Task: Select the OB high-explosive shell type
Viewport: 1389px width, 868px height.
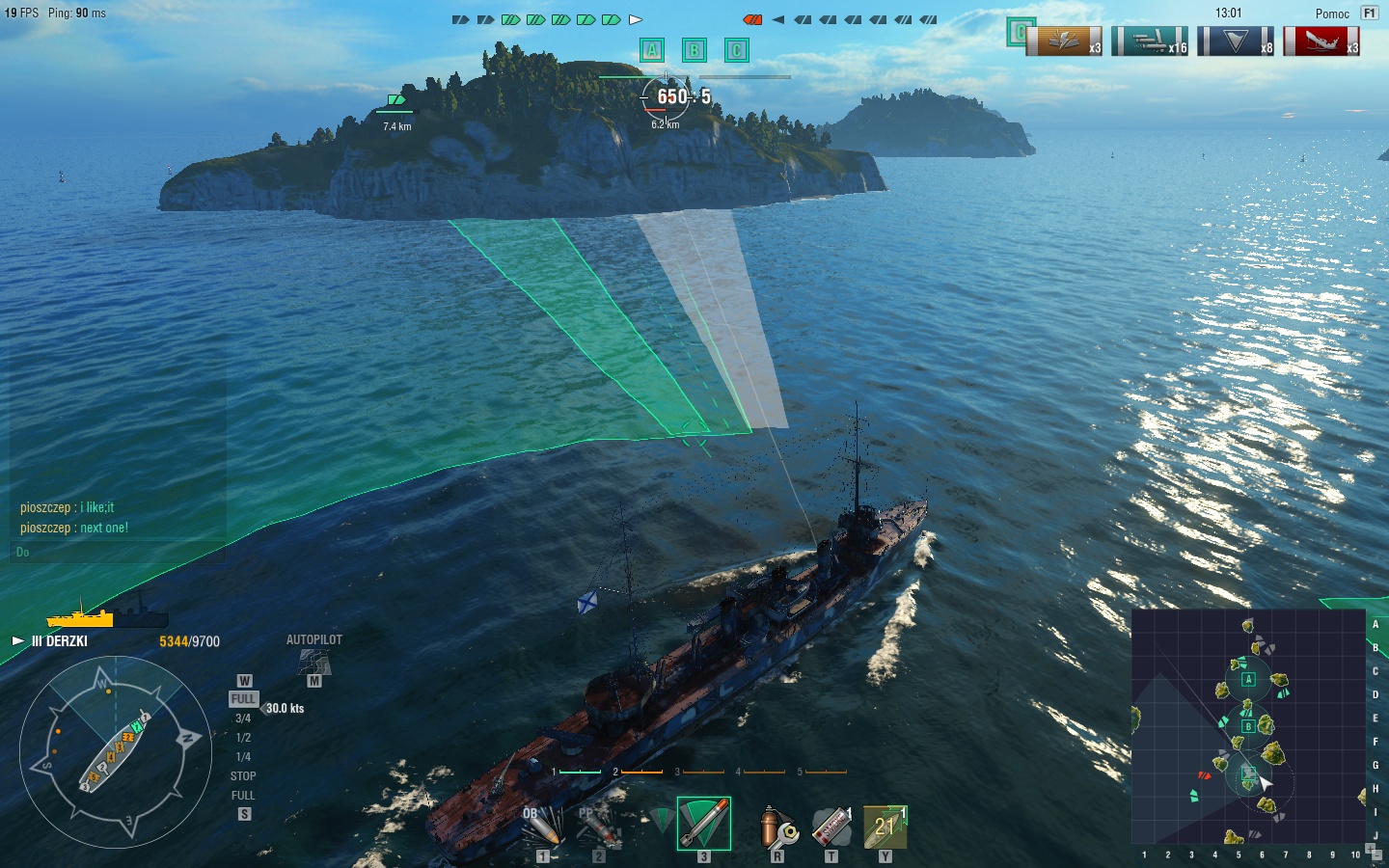Action: 540,827
